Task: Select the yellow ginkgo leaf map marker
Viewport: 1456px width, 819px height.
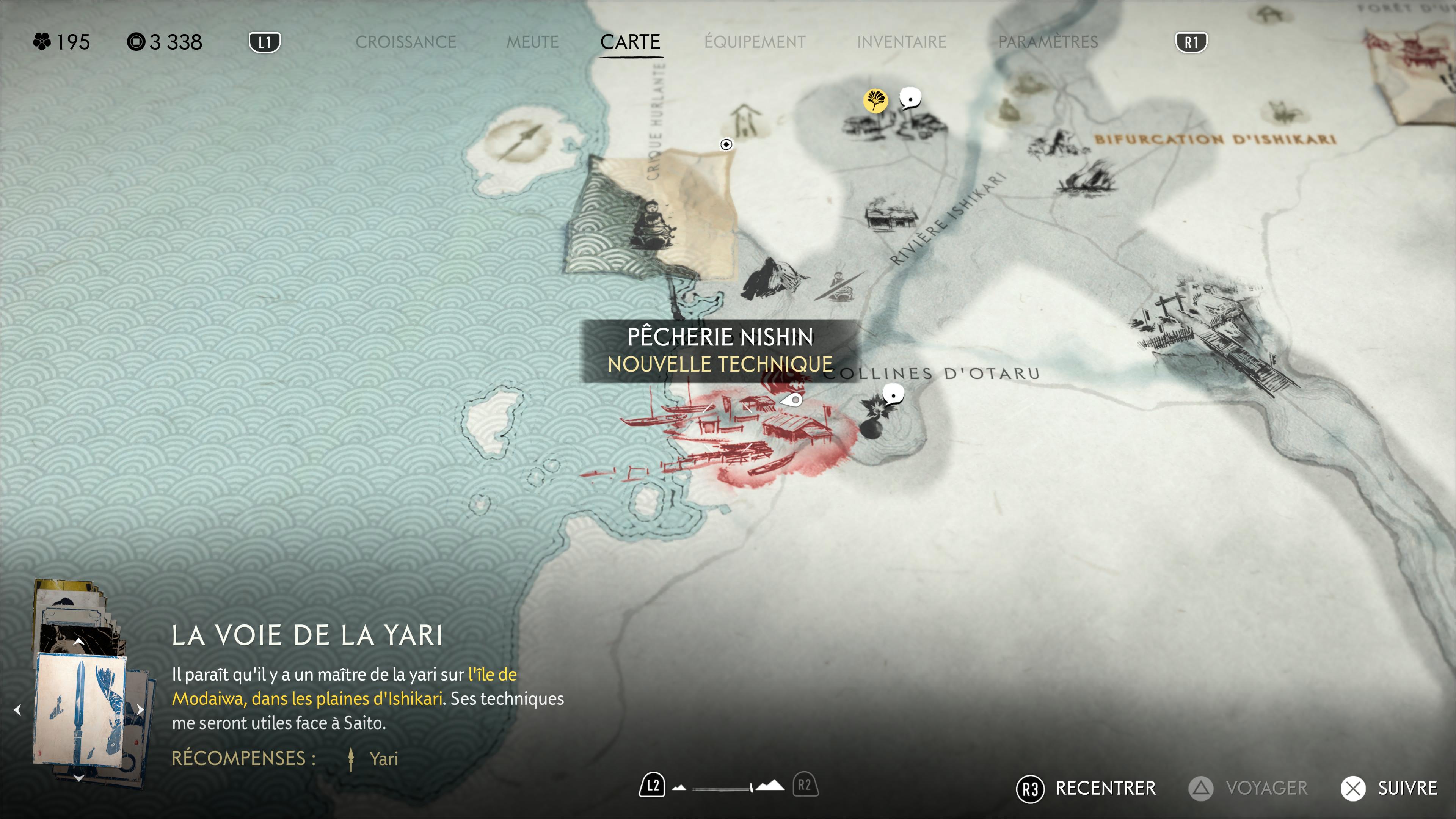Action: click(875, 101)
